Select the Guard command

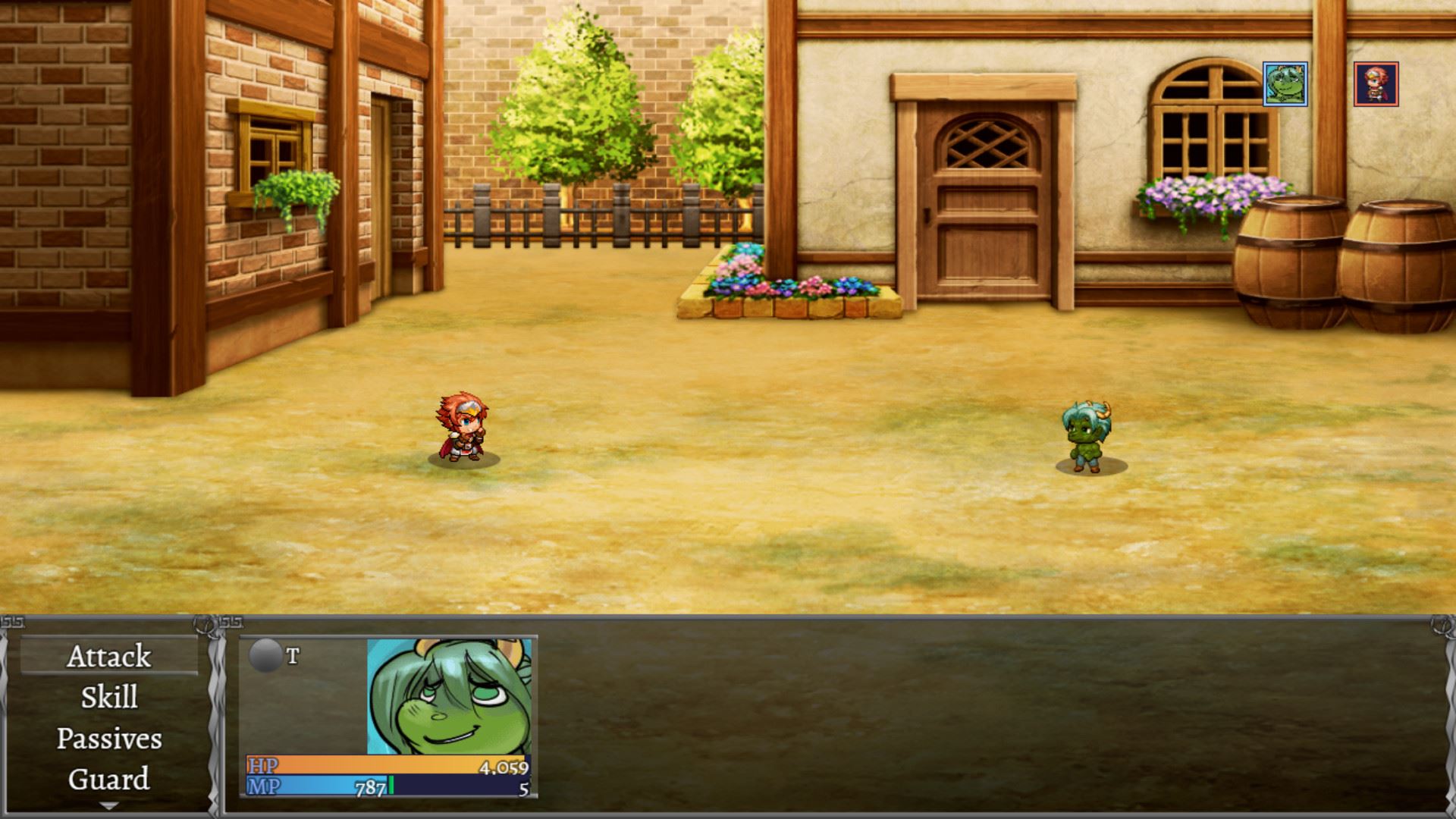pos(109,780)
